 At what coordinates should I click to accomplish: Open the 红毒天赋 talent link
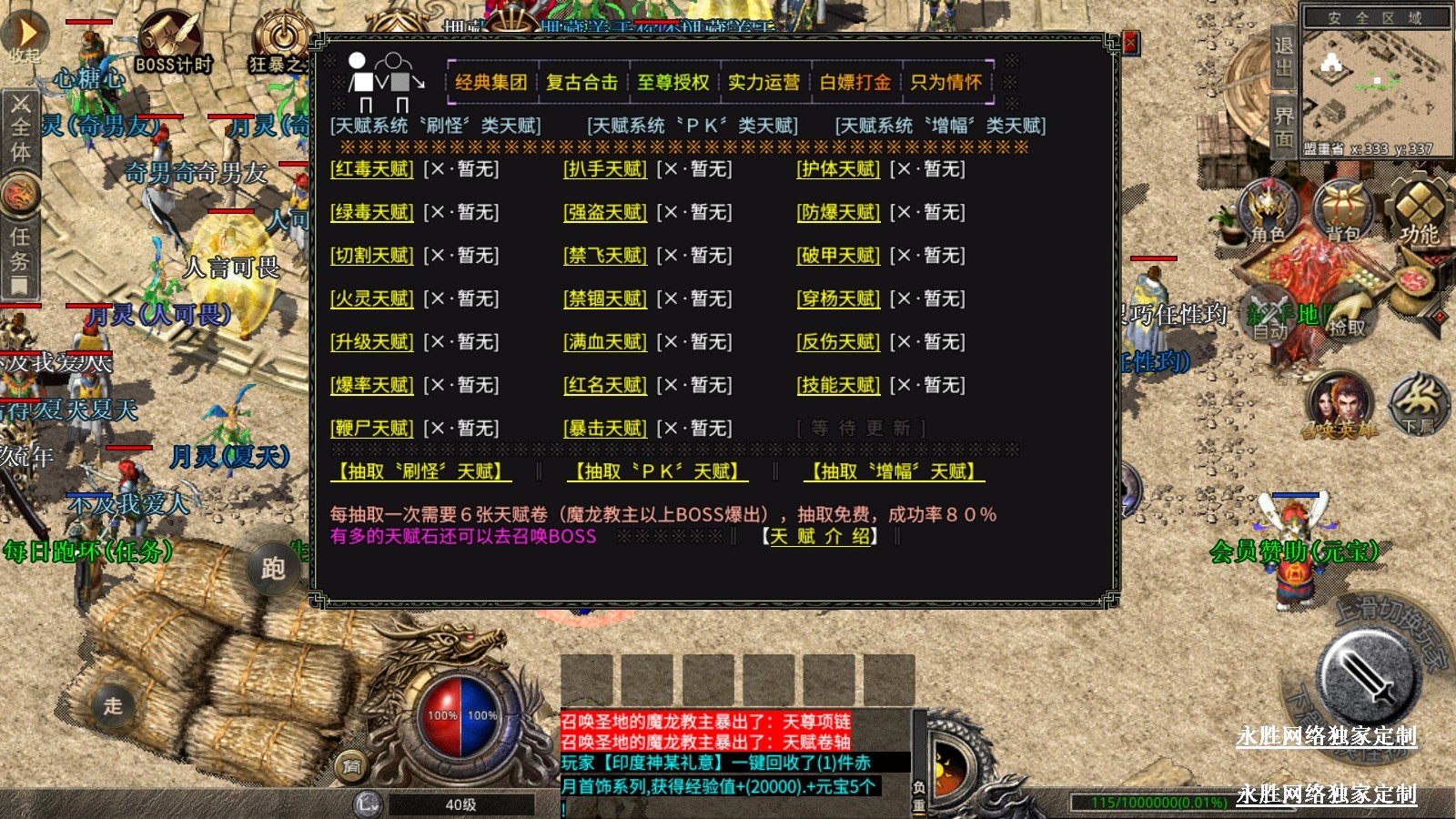click(371, 169)
